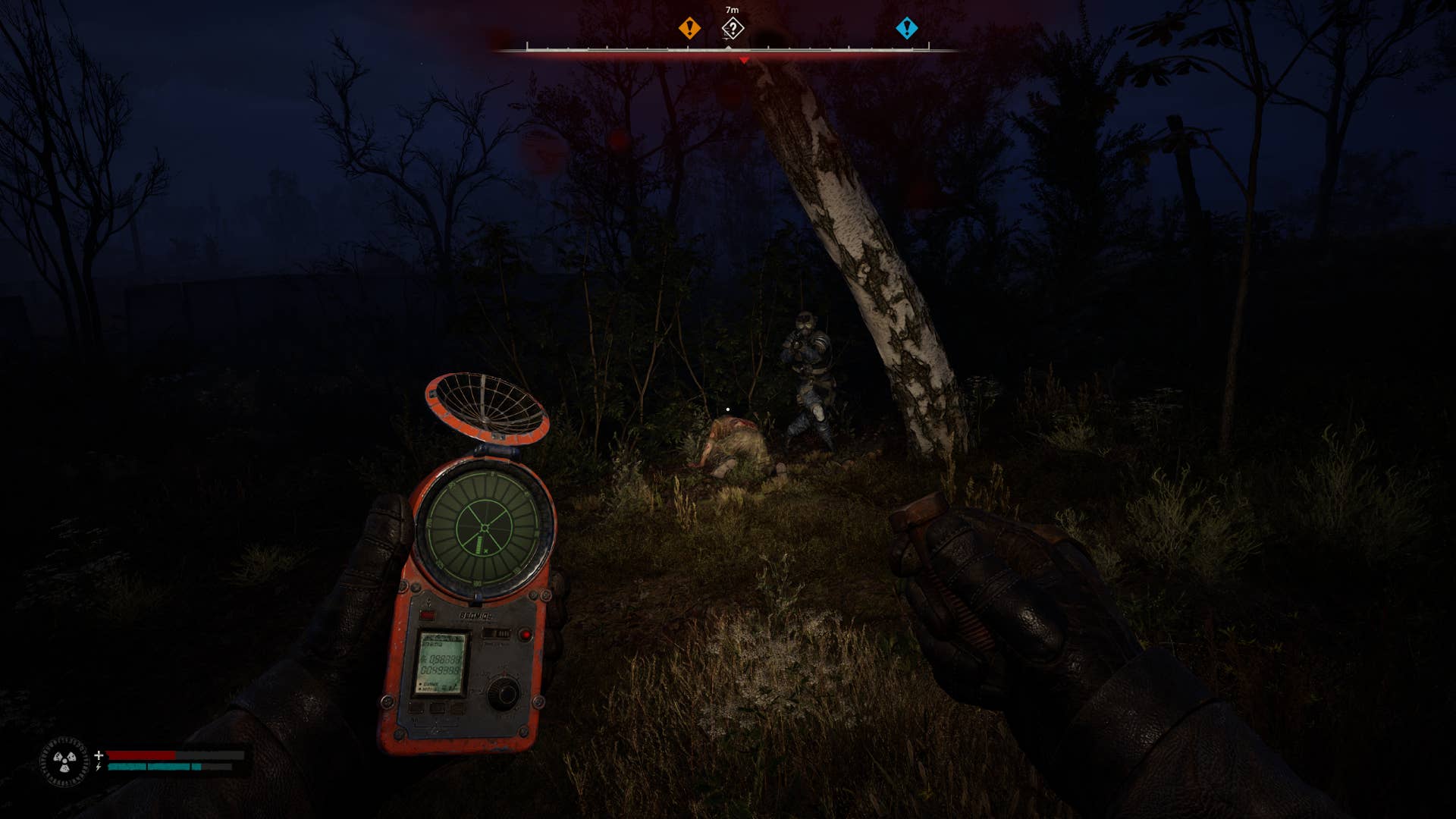Click the radiation status icon
Viewport: 1456px width, 819px height.
(64, 761)
